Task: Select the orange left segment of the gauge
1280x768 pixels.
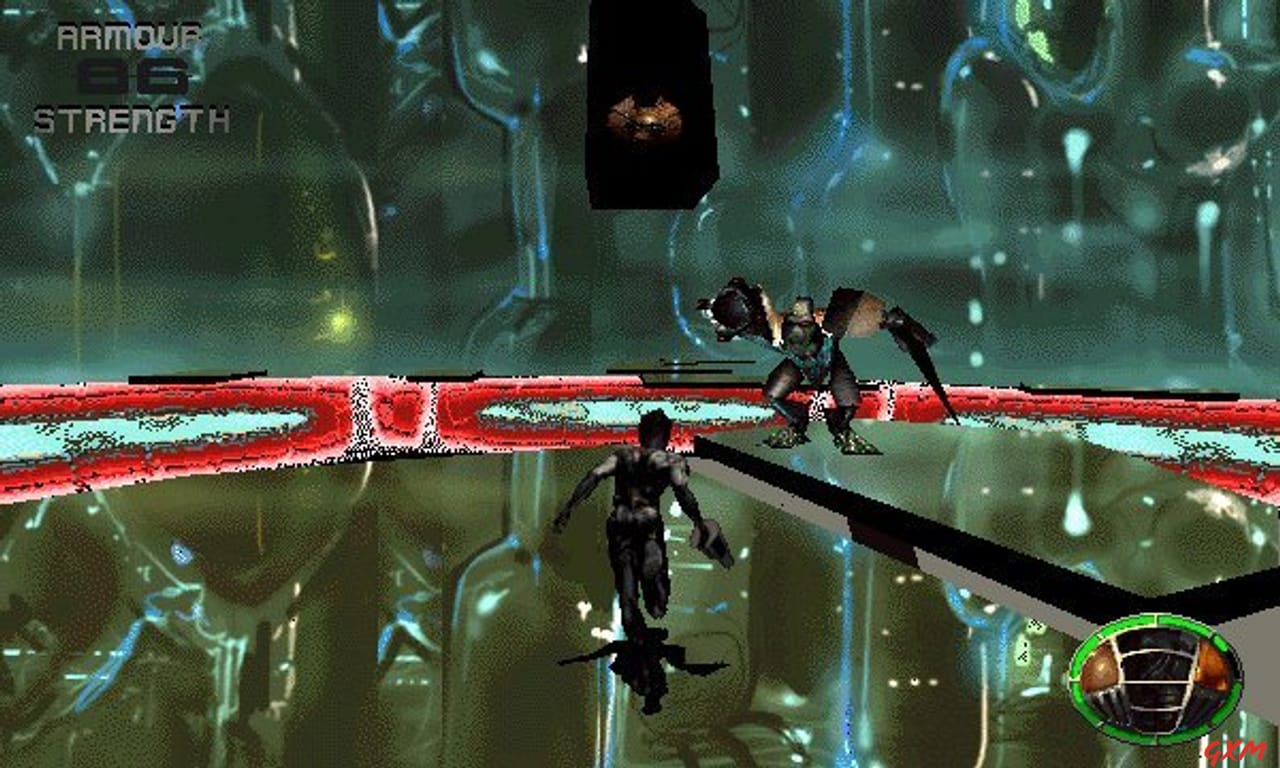Action: [x=1098, y=668]
